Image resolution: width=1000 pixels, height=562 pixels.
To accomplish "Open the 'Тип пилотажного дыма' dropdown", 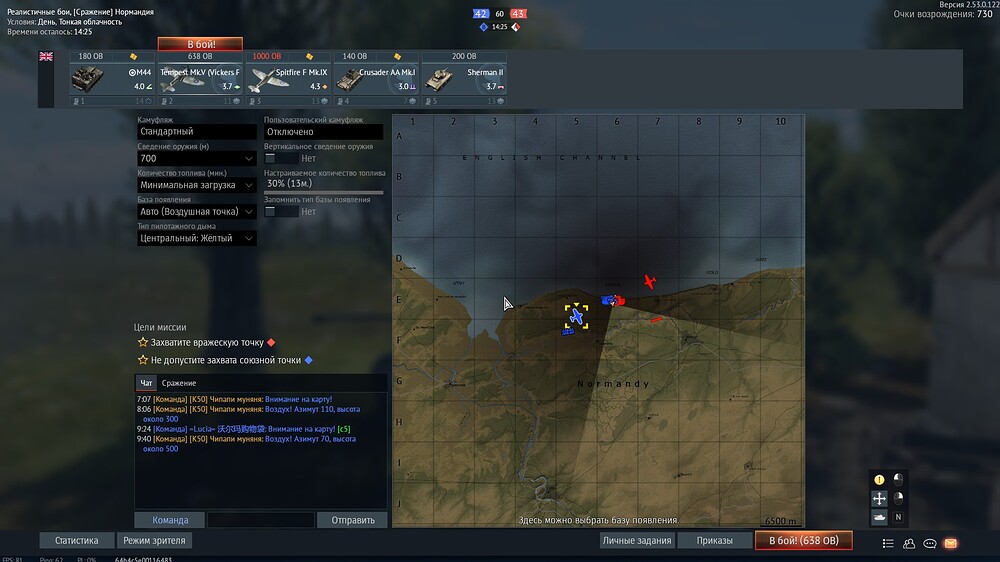I will 197,239.
